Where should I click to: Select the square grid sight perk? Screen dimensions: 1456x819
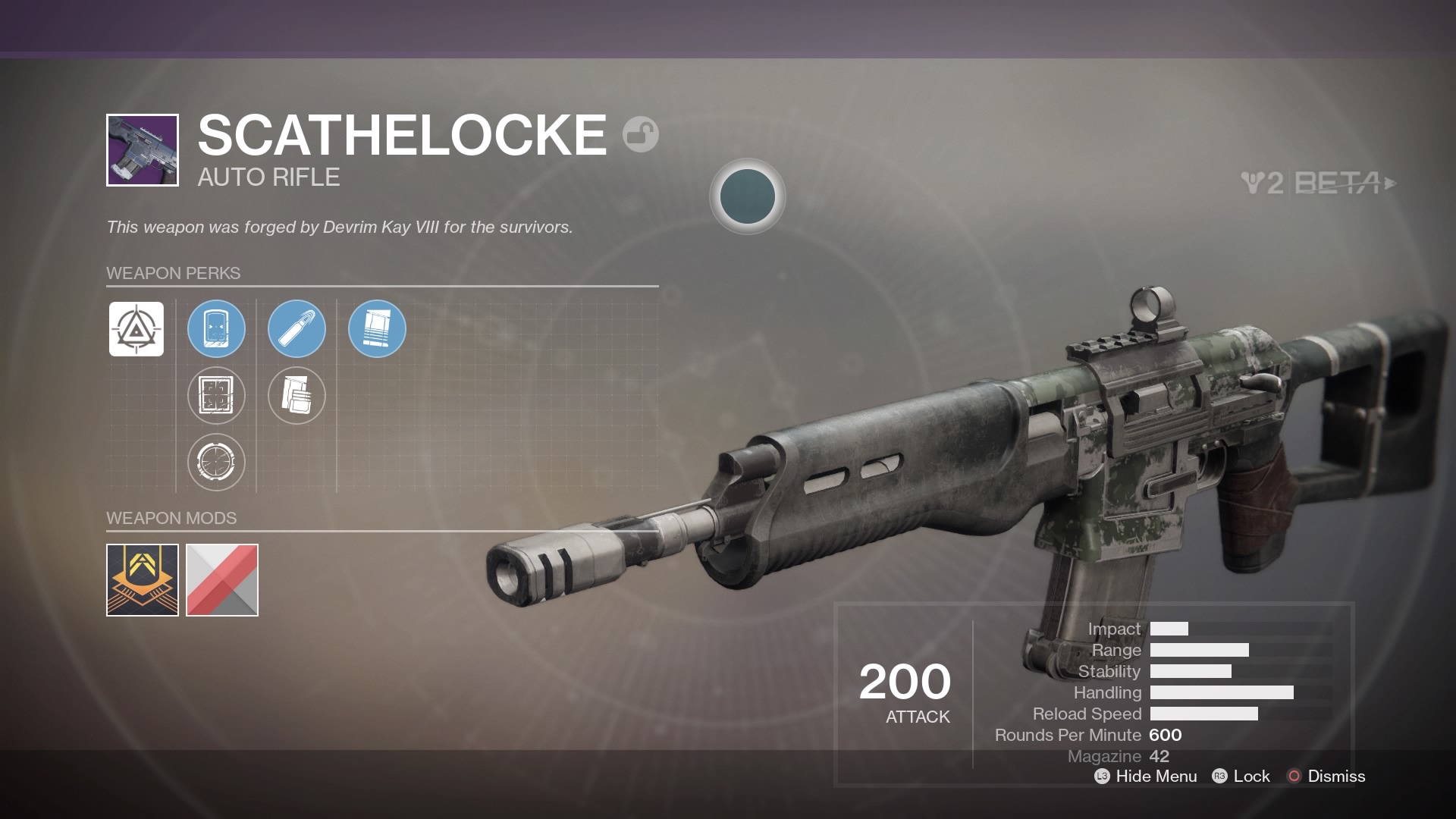(x=216, y=396)
